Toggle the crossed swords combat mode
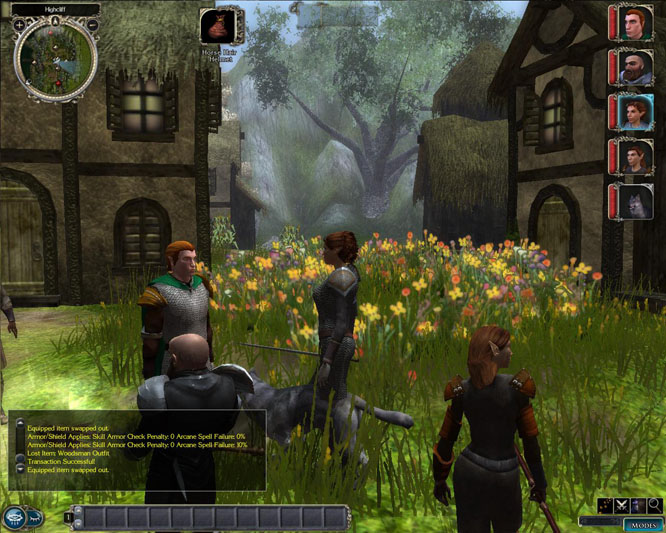 pyautogui.click(x=621, y=506)
